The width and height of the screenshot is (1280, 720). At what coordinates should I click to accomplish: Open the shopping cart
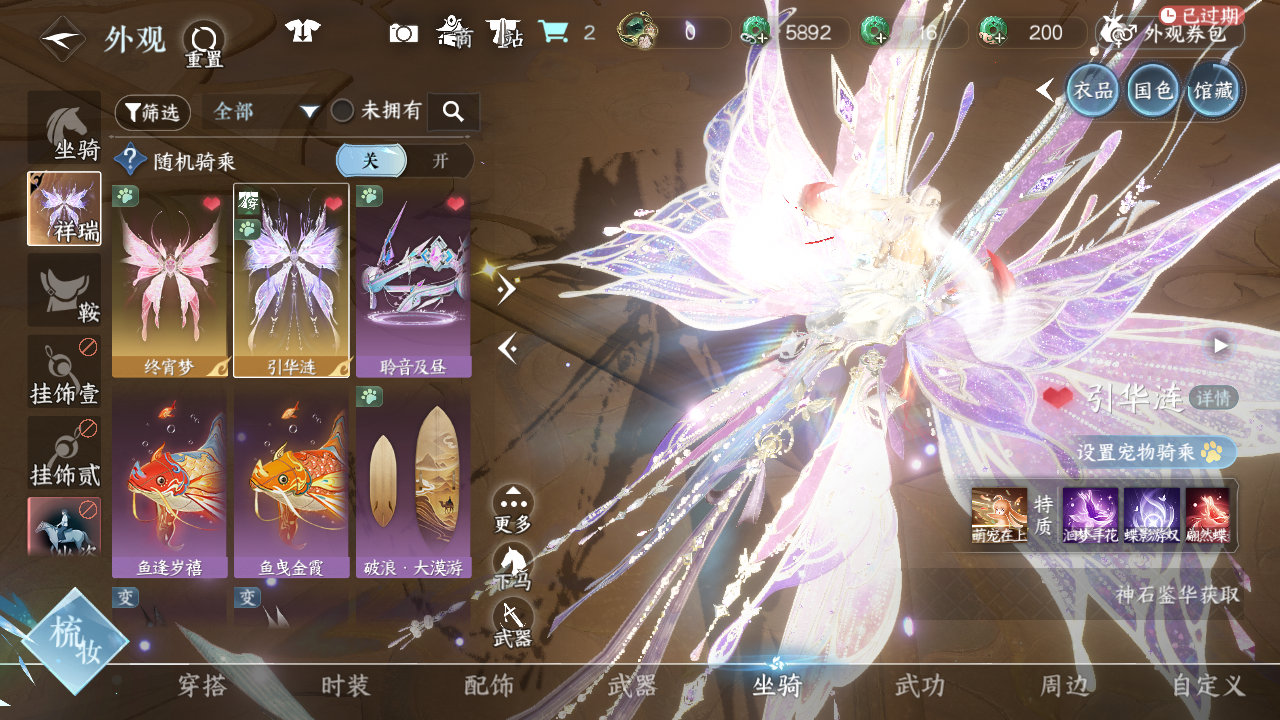[552, 33]
